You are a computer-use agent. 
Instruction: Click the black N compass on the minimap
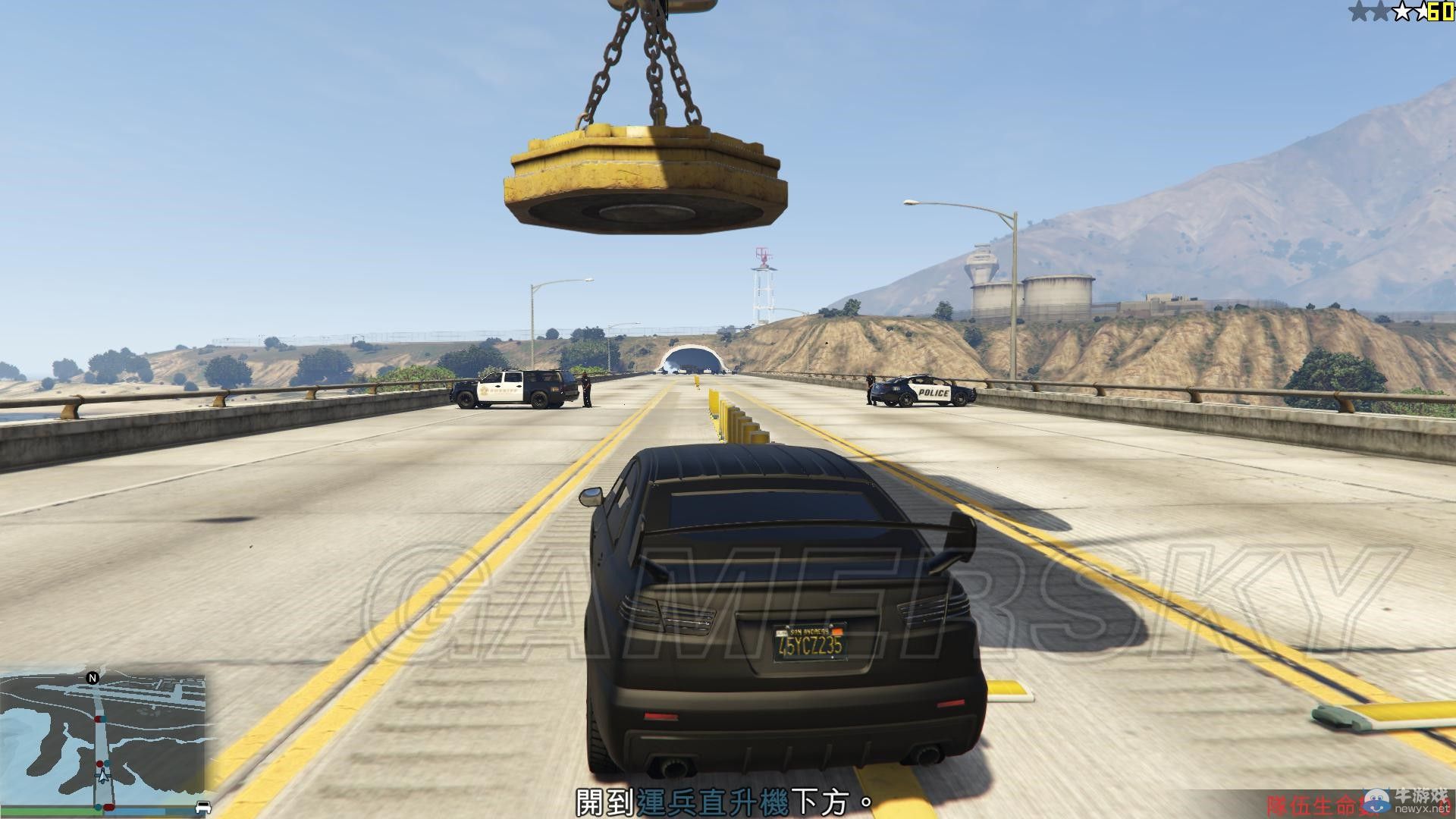(93, 678)
